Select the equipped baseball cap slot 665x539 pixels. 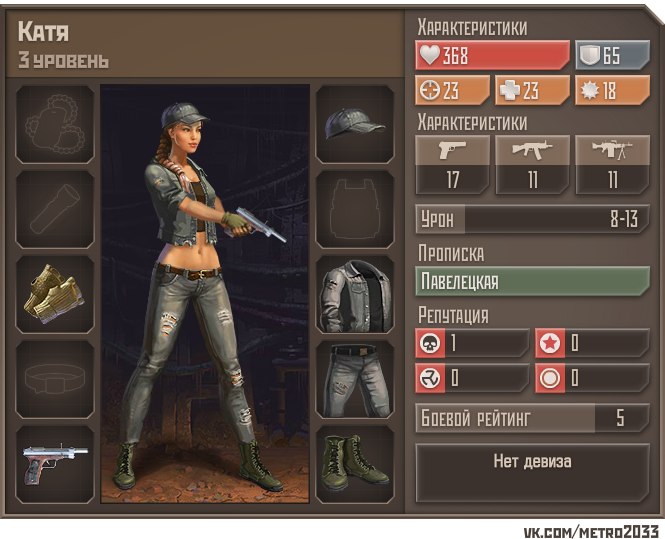coord(355,124)
